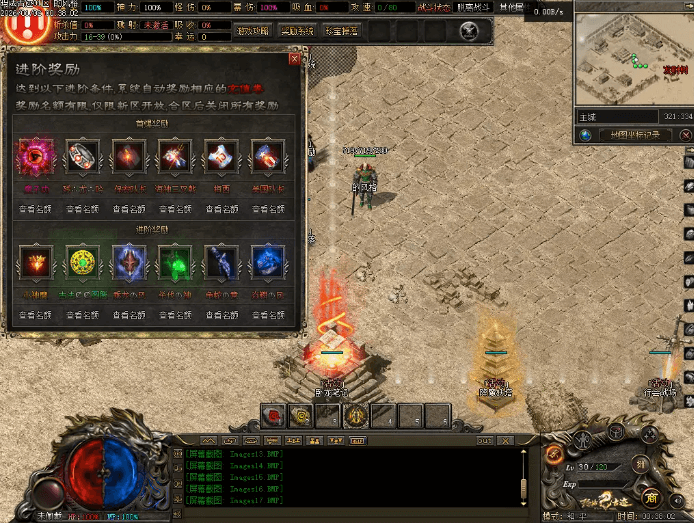The width and height of the screenshot is (694, 523).
Task: Use the red item in first hotbar slot
Action: pos(272,414)
